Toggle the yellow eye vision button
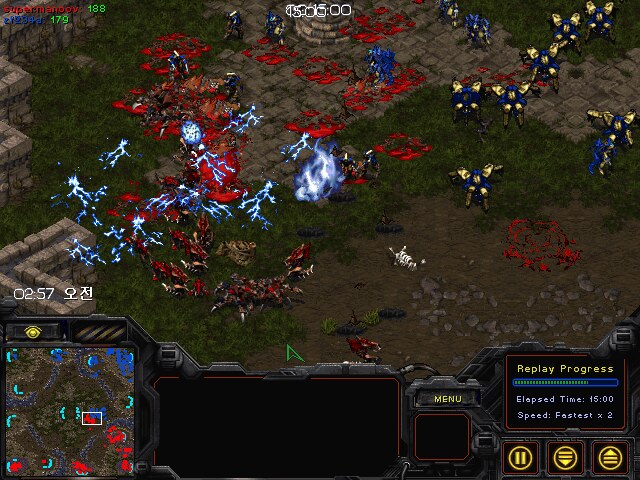The width and height of the screenshot is (640, 480). pos(33,331)
